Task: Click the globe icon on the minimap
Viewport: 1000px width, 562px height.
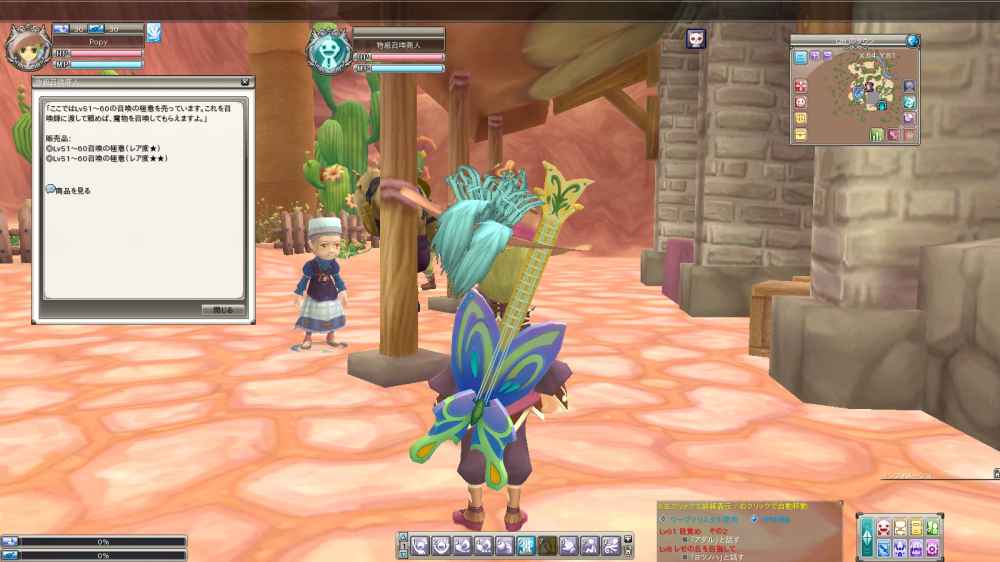Action: click(912, 41)
